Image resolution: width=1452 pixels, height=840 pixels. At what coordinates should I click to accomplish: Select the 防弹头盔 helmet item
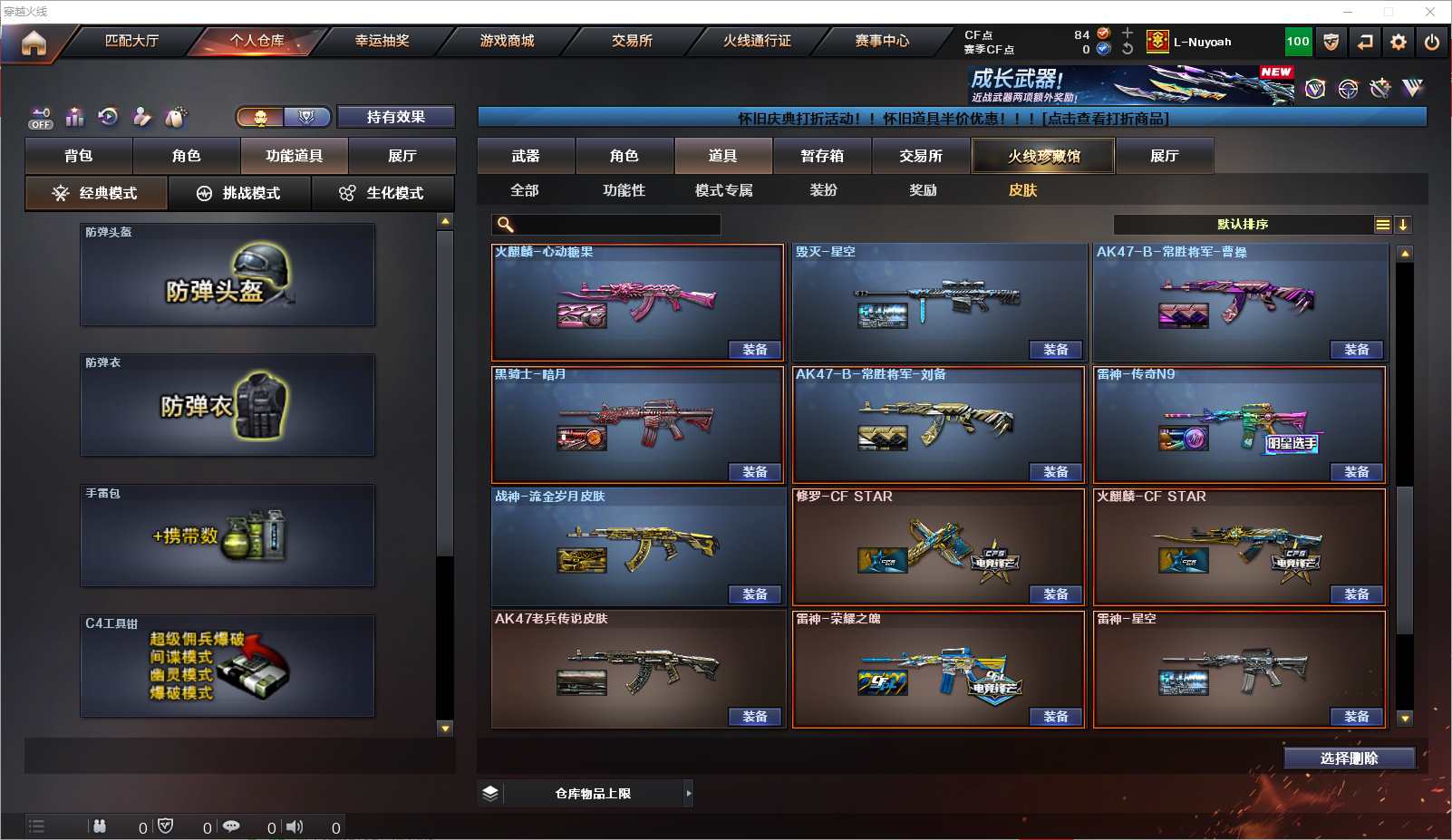pos(227,275)
